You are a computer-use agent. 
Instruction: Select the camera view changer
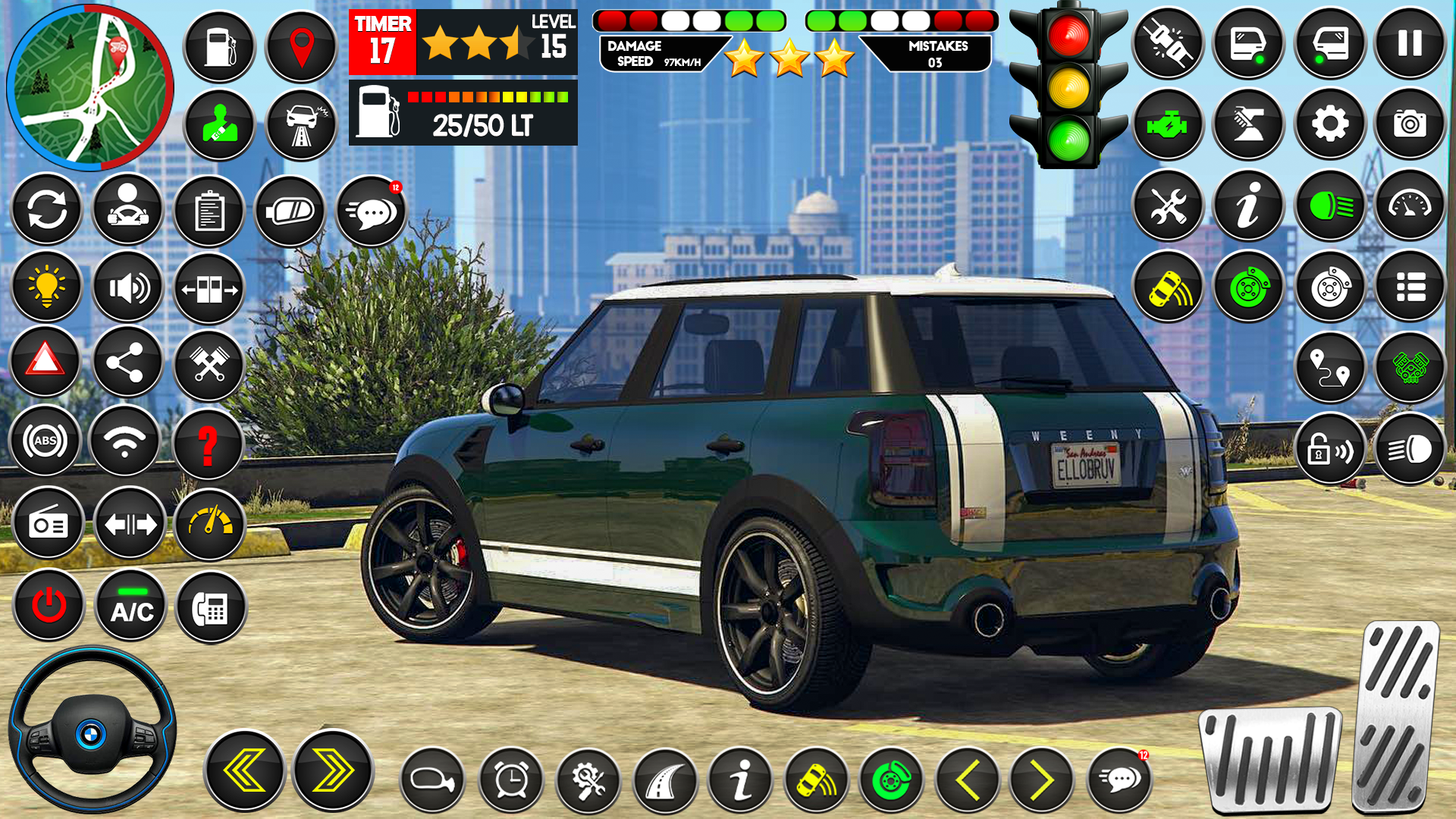pos(1410,123)
